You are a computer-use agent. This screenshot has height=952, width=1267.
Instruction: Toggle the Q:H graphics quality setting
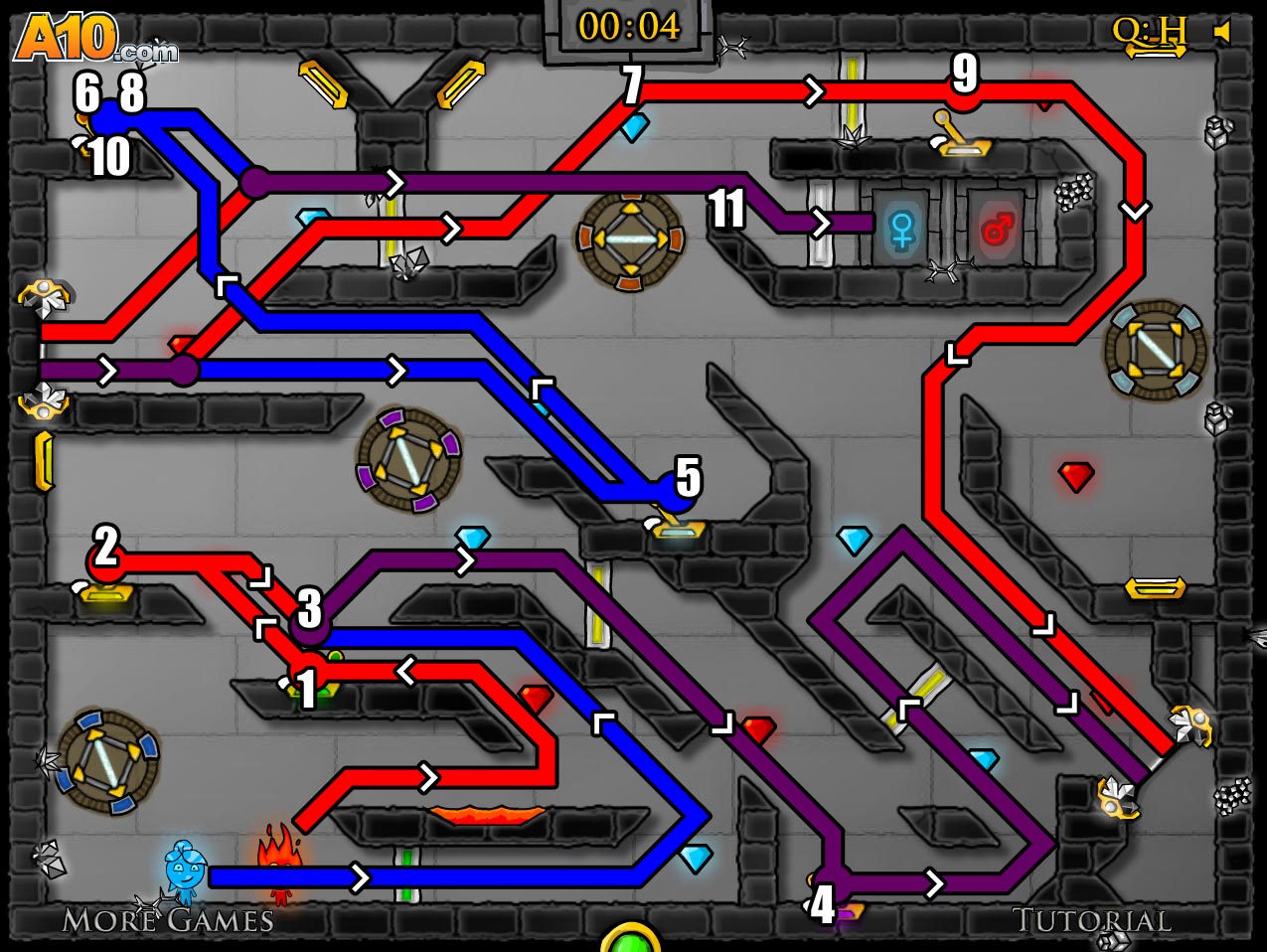point(1149,32)
